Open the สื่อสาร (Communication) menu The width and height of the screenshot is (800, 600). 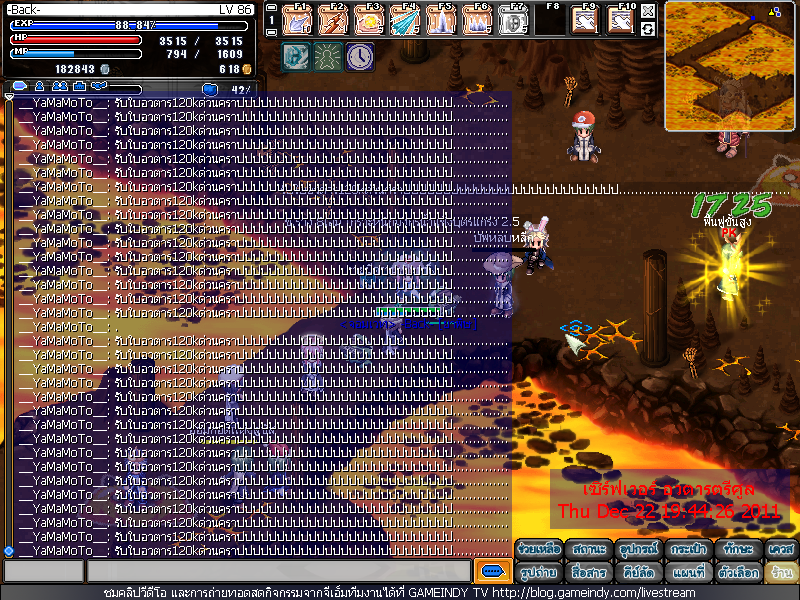pyautogui.click(x=588, y=573)
